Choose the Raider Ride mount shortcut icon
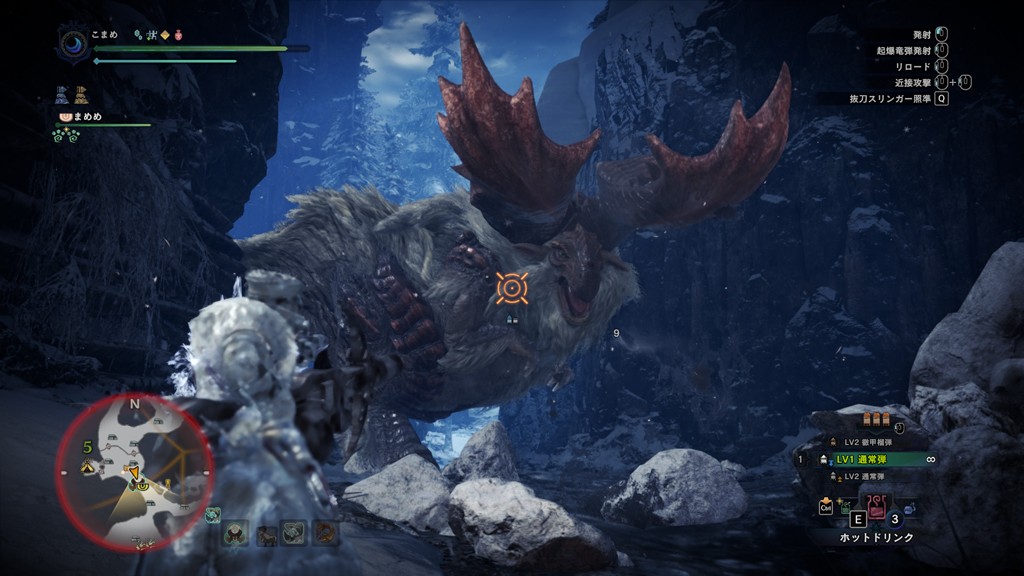Image resolution: width=1024 pixels, height=576 pixels. coord(266,533)
